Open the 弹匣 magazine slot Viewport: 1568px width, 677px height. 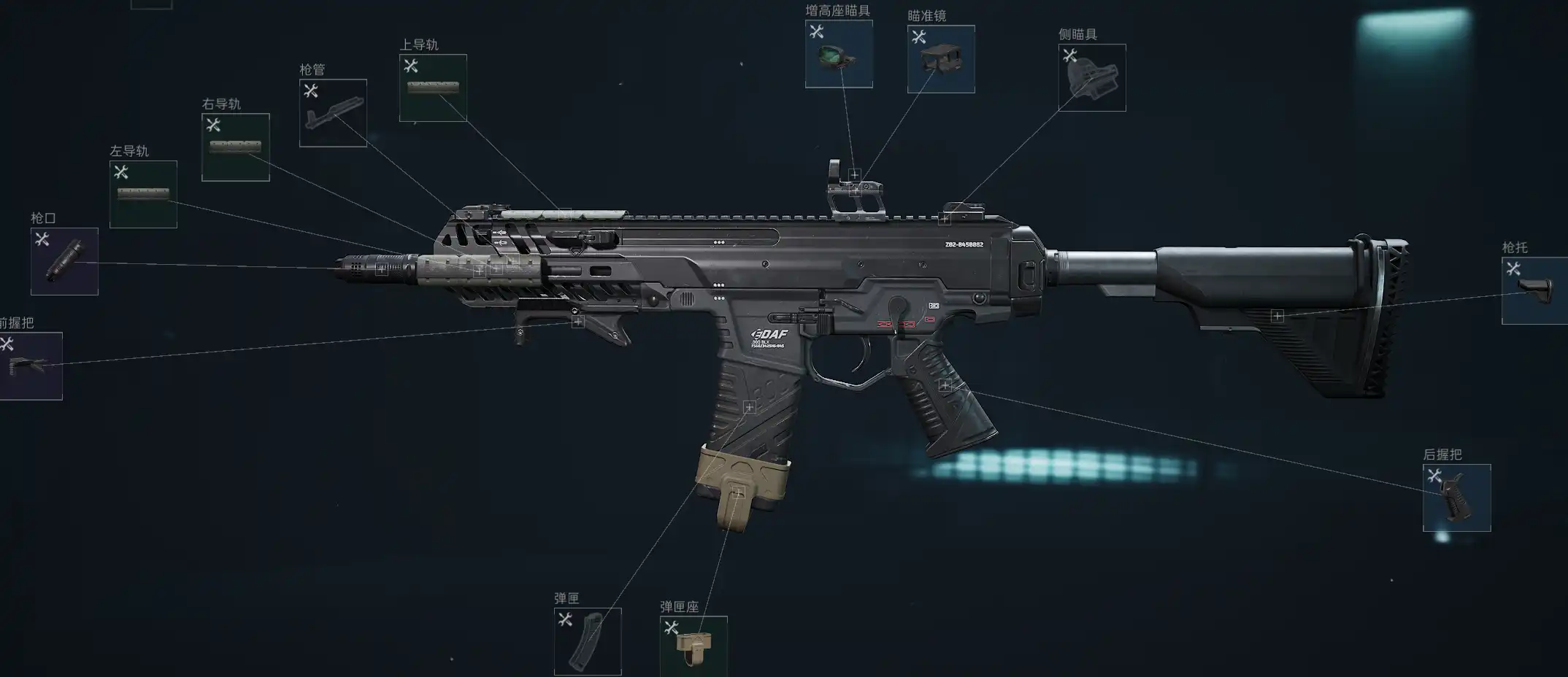point(588,641)
